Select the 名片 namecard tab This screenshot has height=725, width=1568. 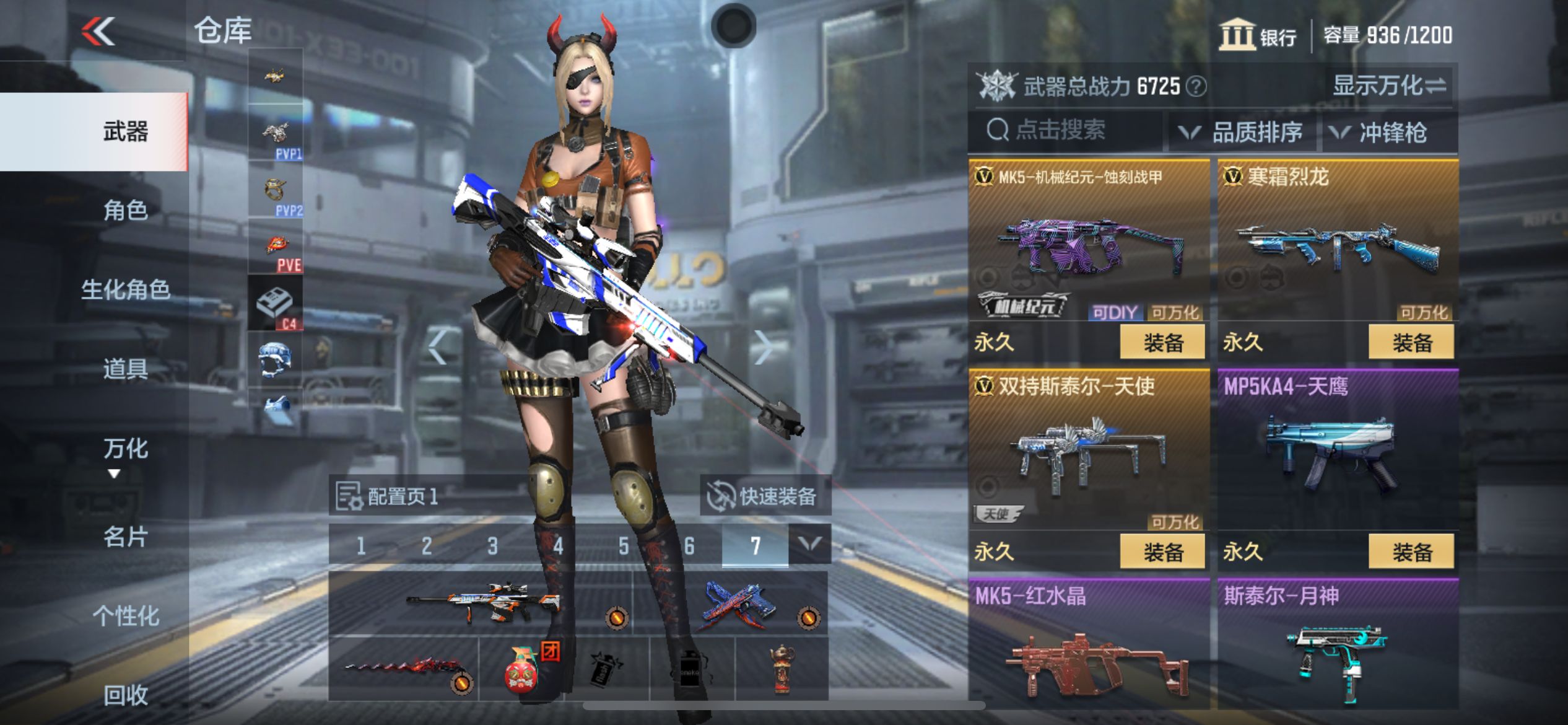[x=126, y=537]
